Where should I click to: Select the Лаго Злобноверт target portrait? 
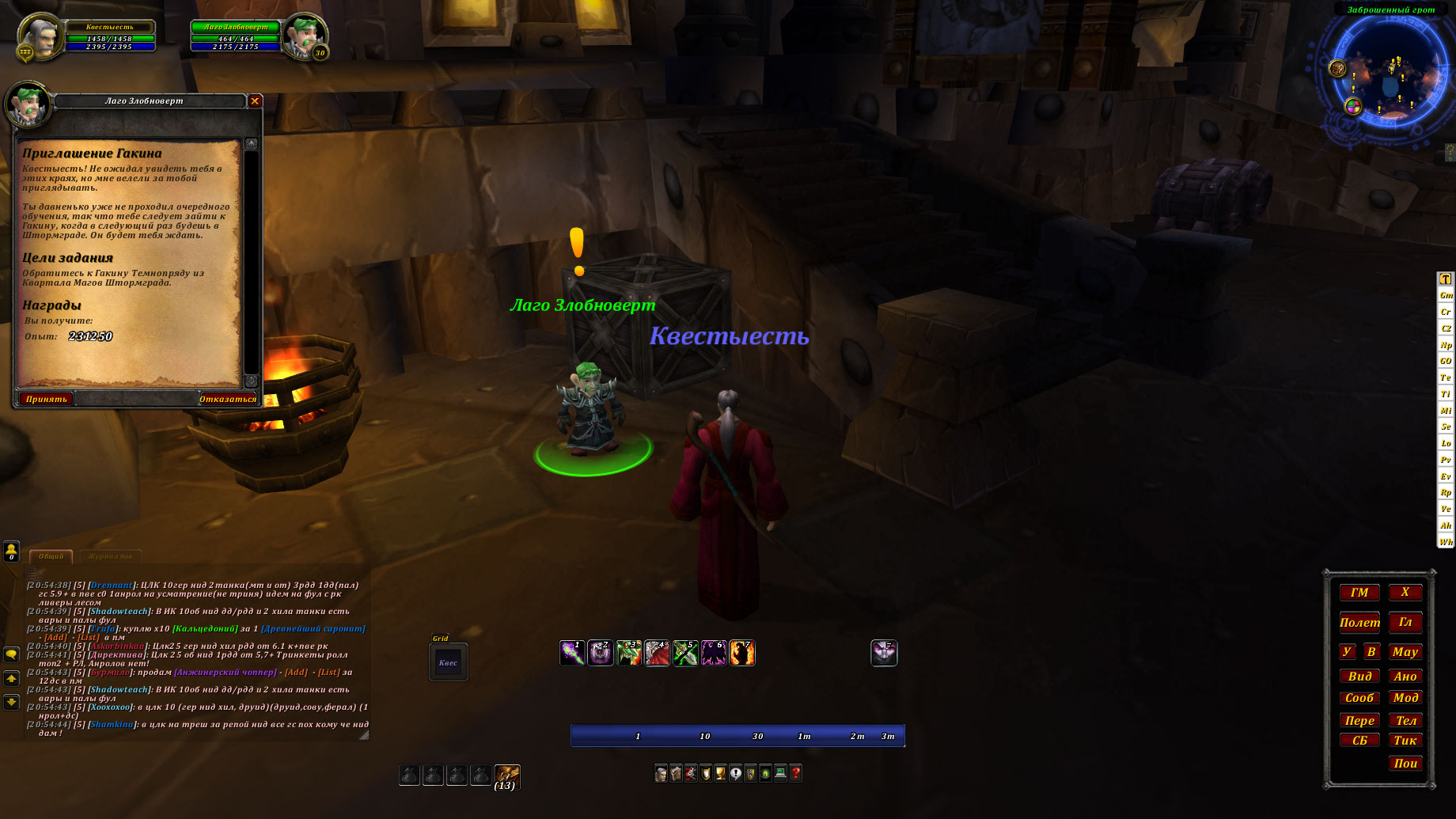coord(304,36)
